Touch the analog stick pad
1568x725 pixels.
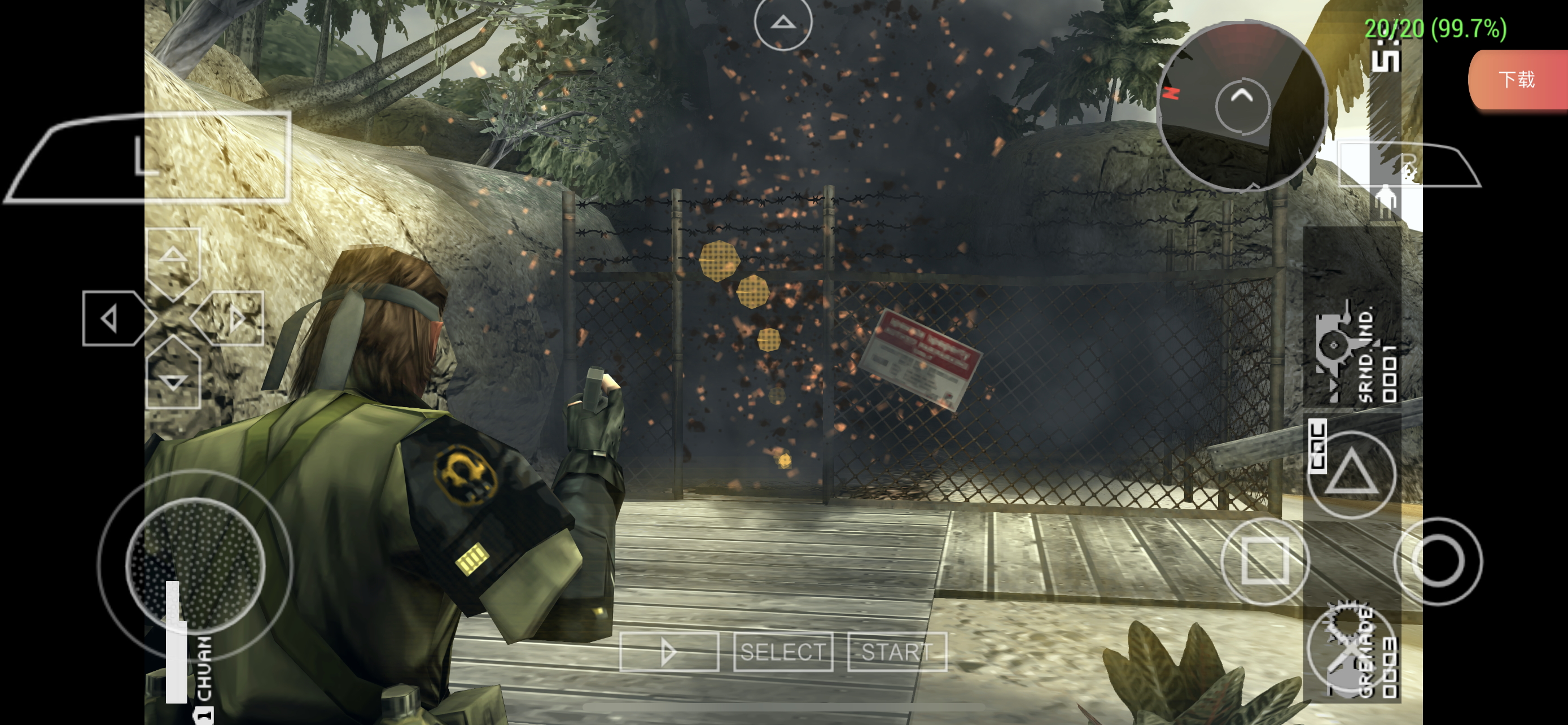pyautogui.click(x=195, y=564)
